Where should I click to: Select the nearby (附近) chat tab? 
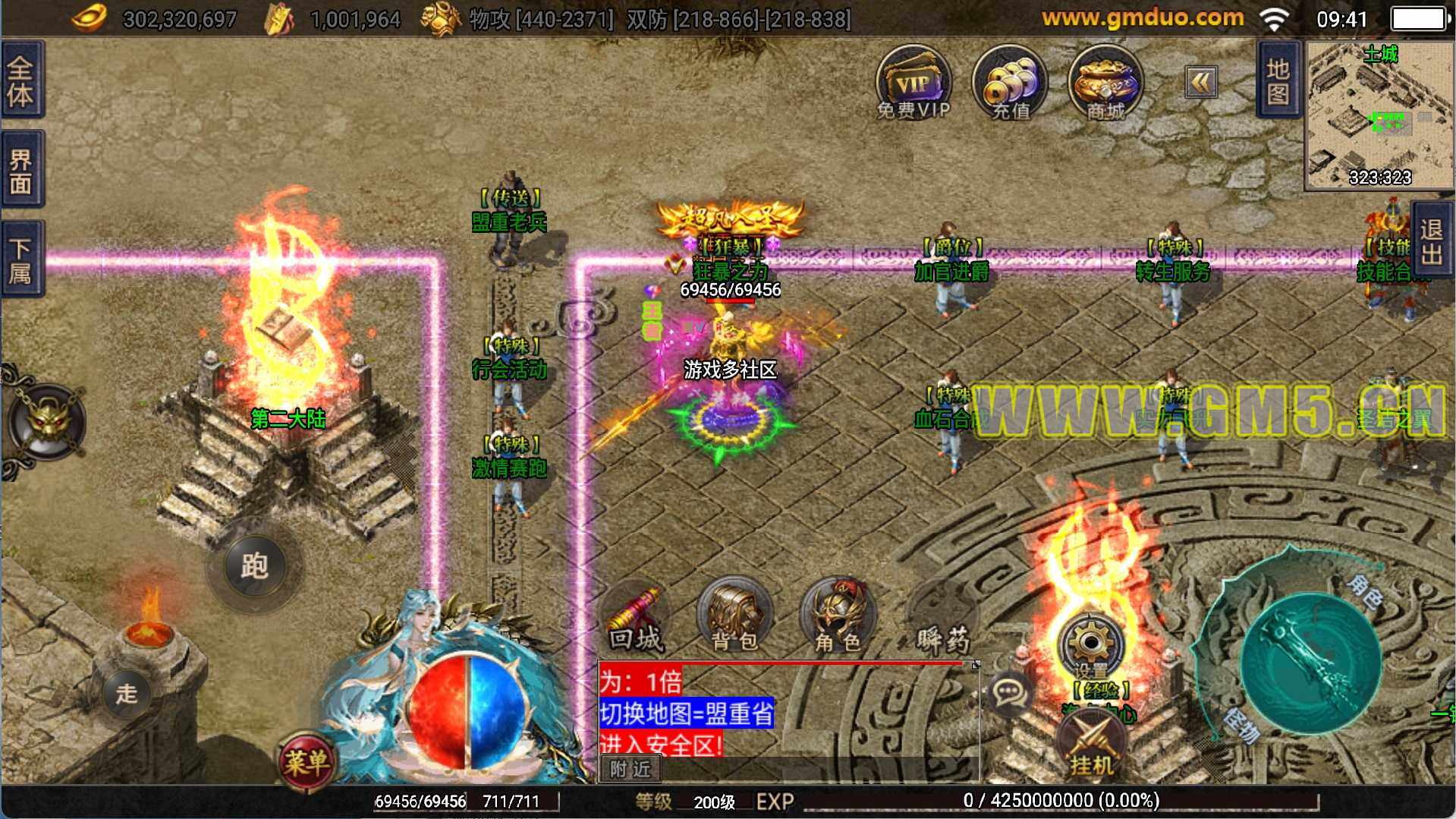point(631,769)
